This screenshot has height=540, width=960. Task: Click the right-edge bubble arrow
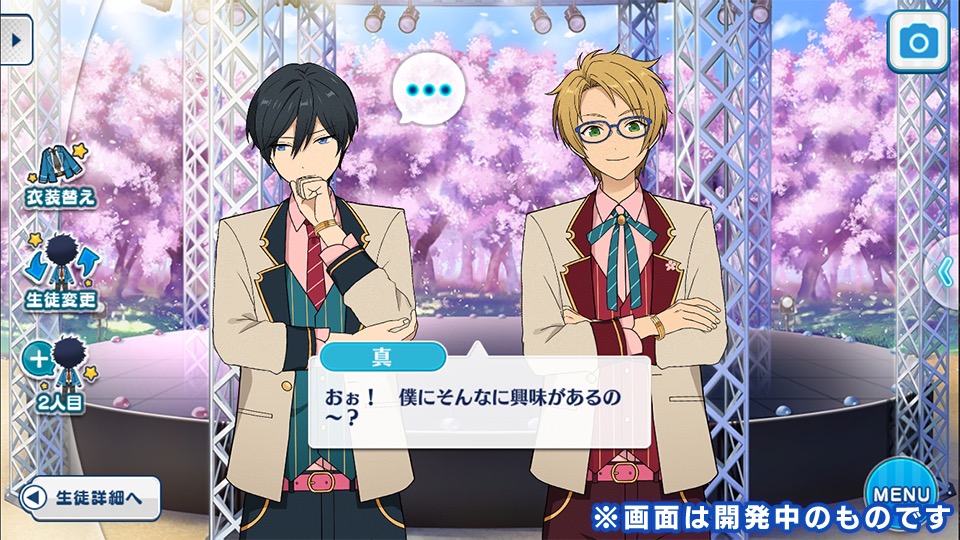pyautogui.click(x=943, y=269)
